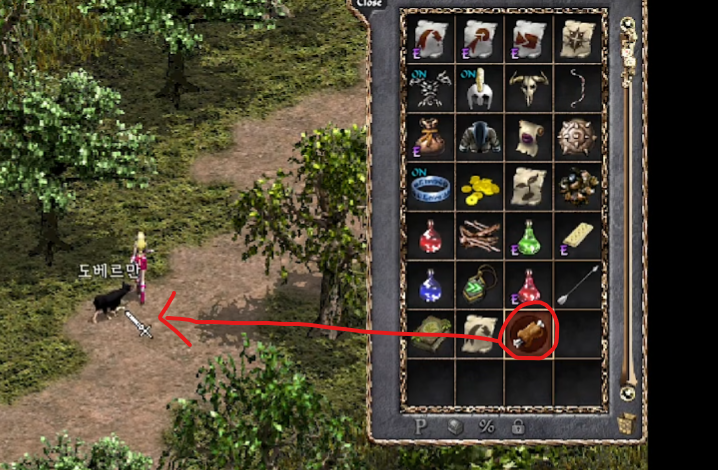Choose the horned skull item
Viewport: 718px width, 470px height.
tap(529, 87)
